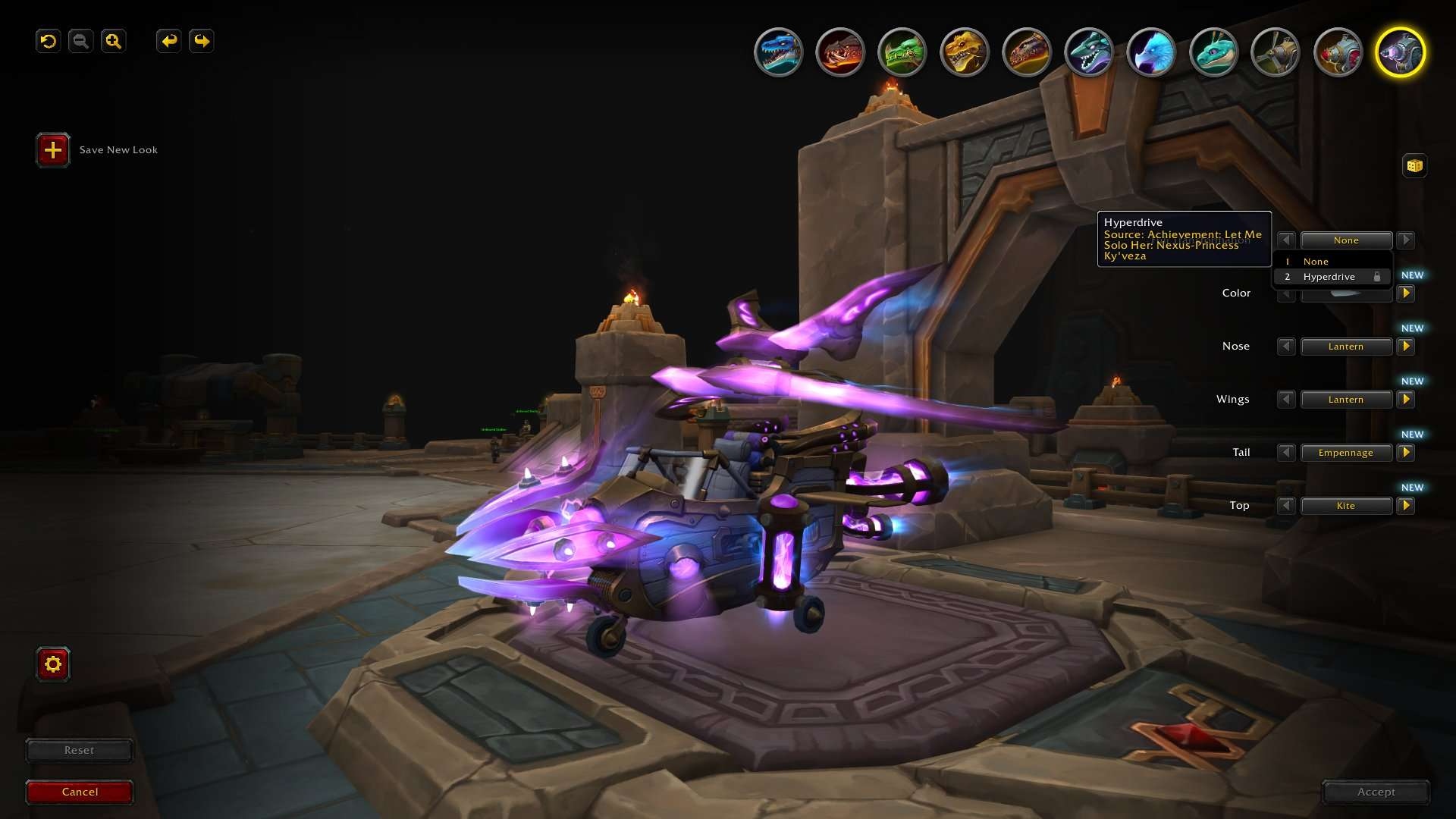Viewport: 1456px width, 819px height.
Task: Open the Nose Lantern dropdown
Action: (x=1346, y=347)
